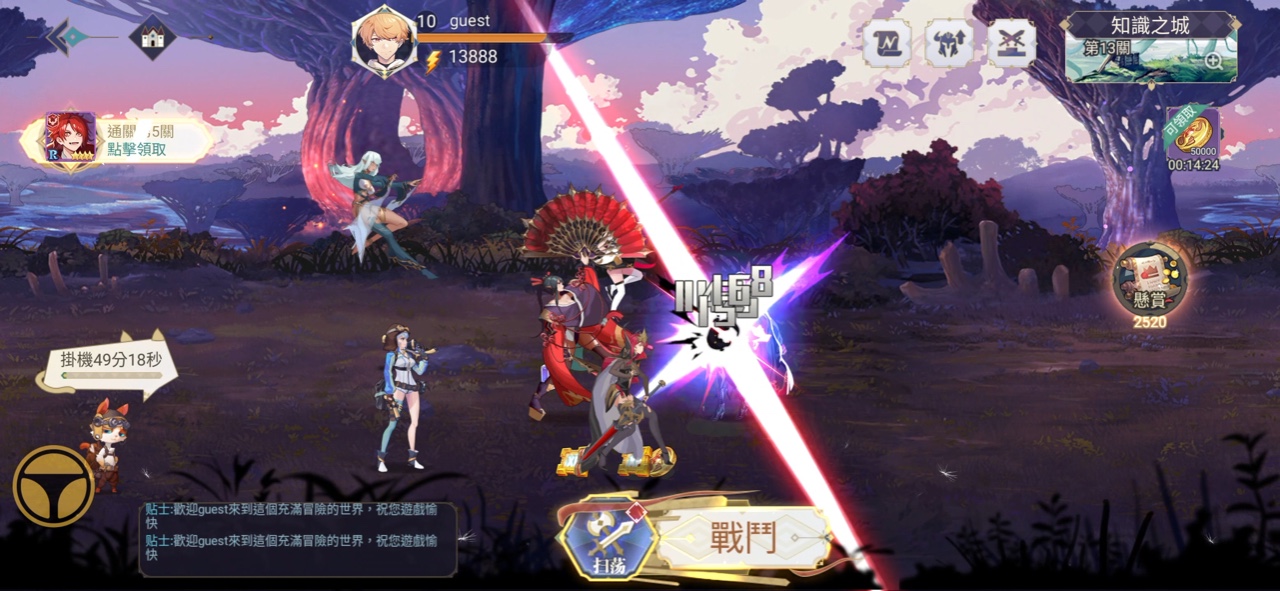
Task: Collect idle rewards from 掛機 bubble
Action: point(110,364)
